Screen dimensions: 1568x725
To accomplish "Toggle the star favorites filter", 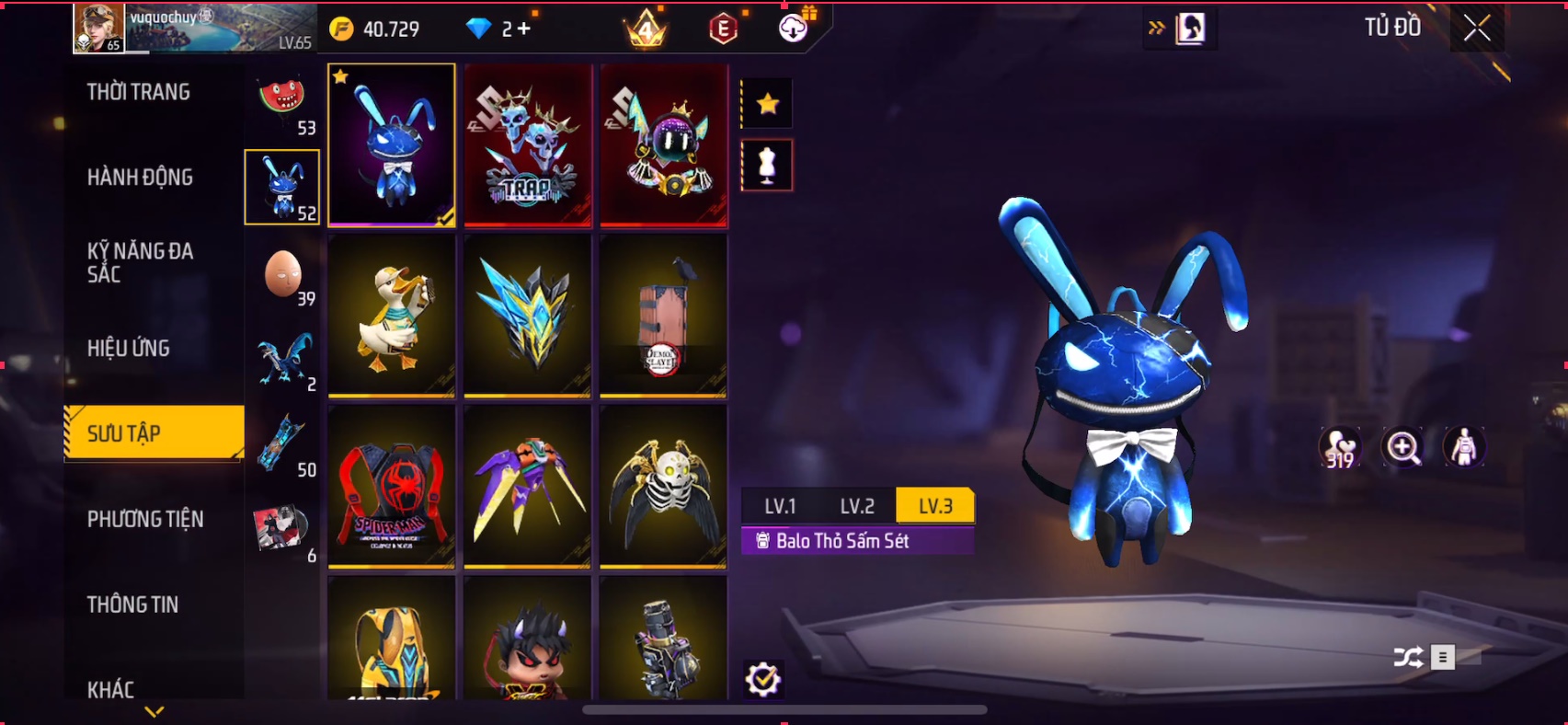I will click(x=767, y=105).
